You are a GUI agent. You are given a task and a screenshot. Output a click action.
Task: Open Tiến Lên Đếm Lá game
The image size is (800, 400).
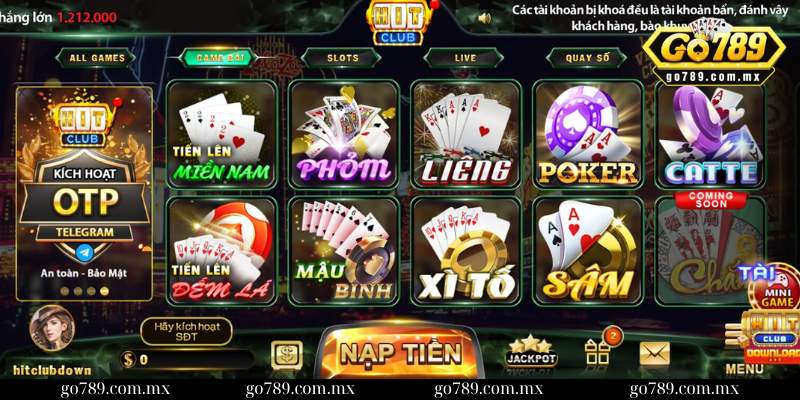tap(221, 250)
